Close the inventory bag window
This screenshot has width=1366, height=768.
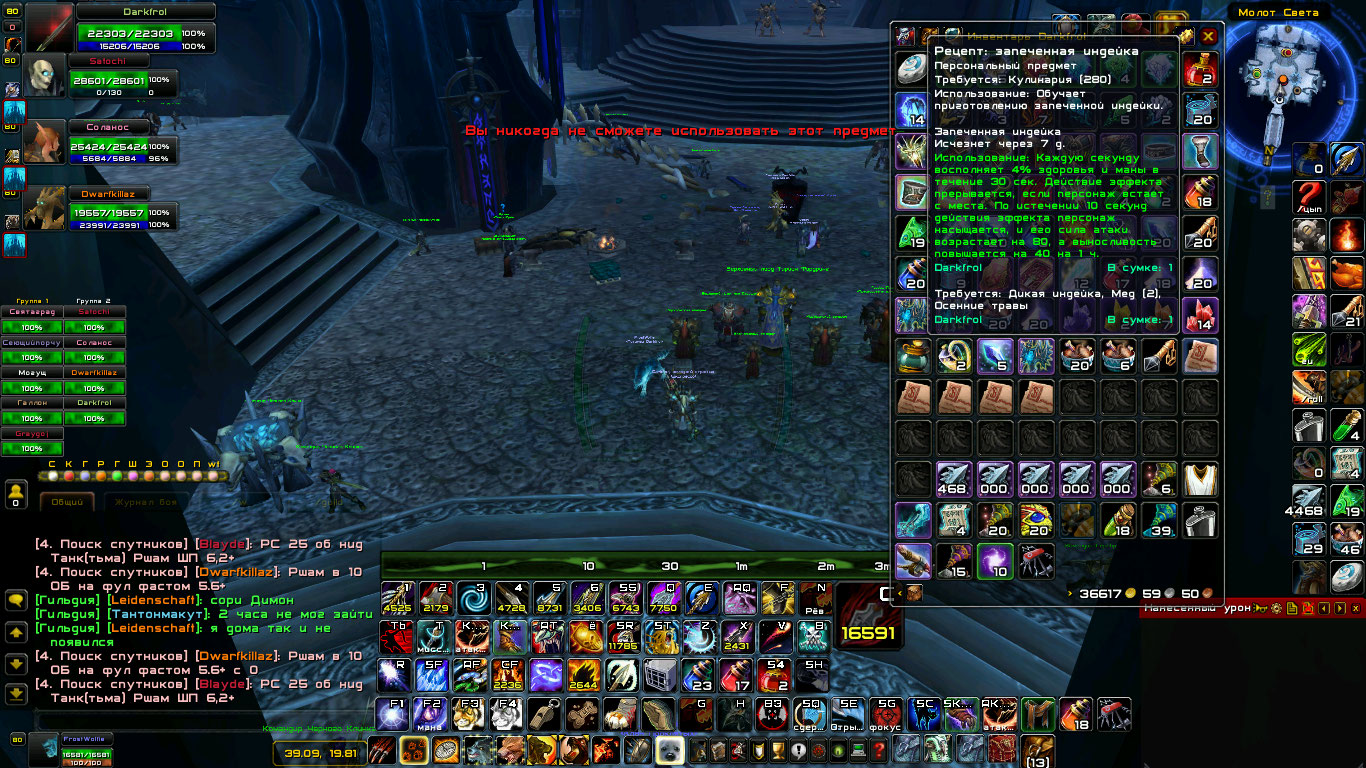pyautogui.click(x=1208, y=36)
